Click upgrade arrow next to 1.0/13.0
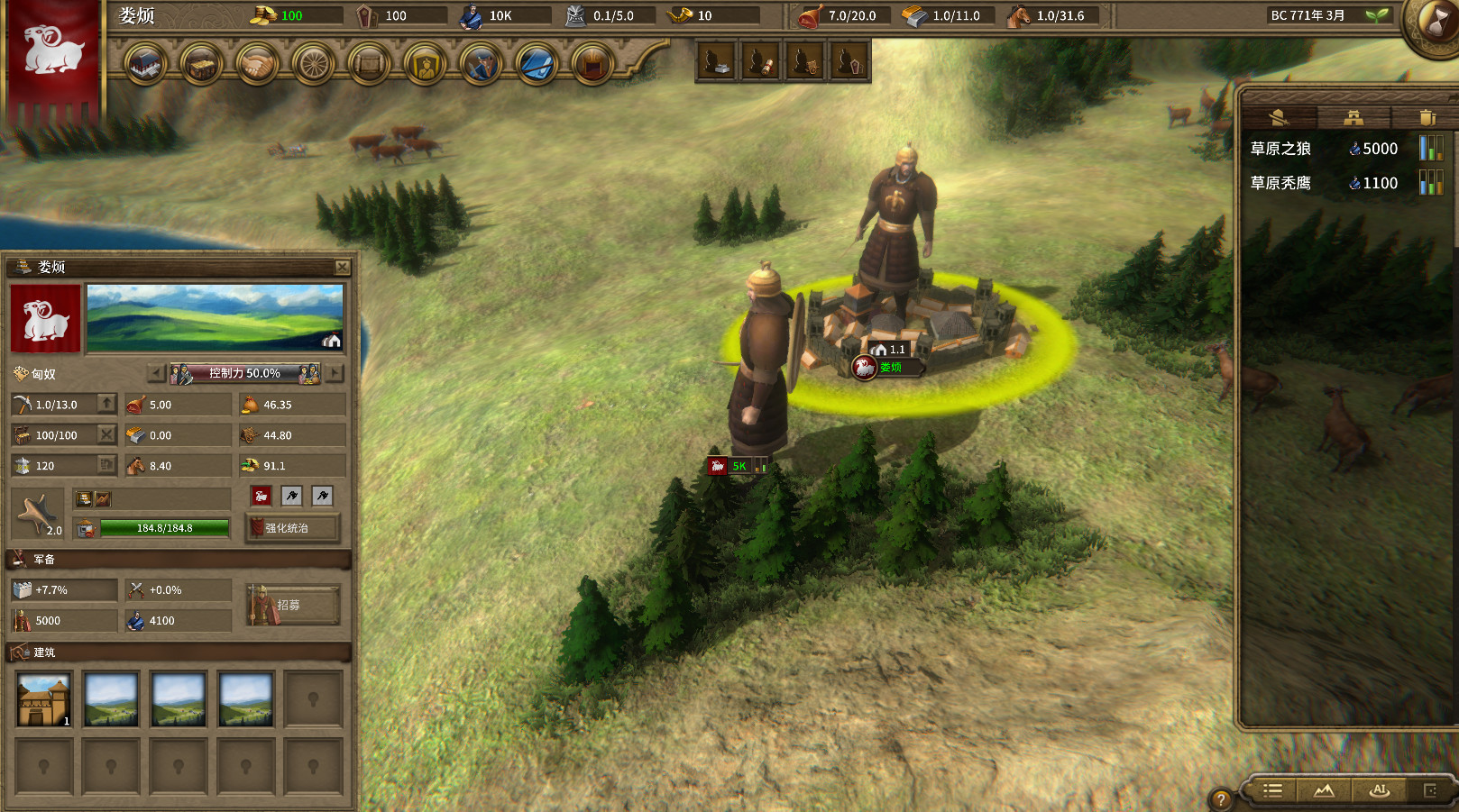The width and height of the screenshot is (1459, 812). pos(106,404)
